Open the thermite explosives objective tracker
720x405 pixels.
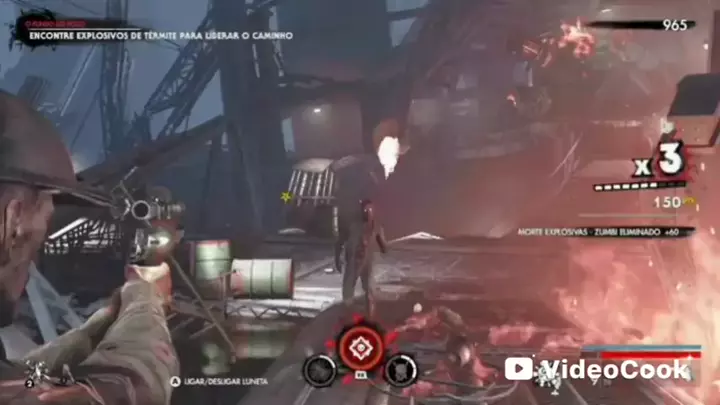click(160, 35)
